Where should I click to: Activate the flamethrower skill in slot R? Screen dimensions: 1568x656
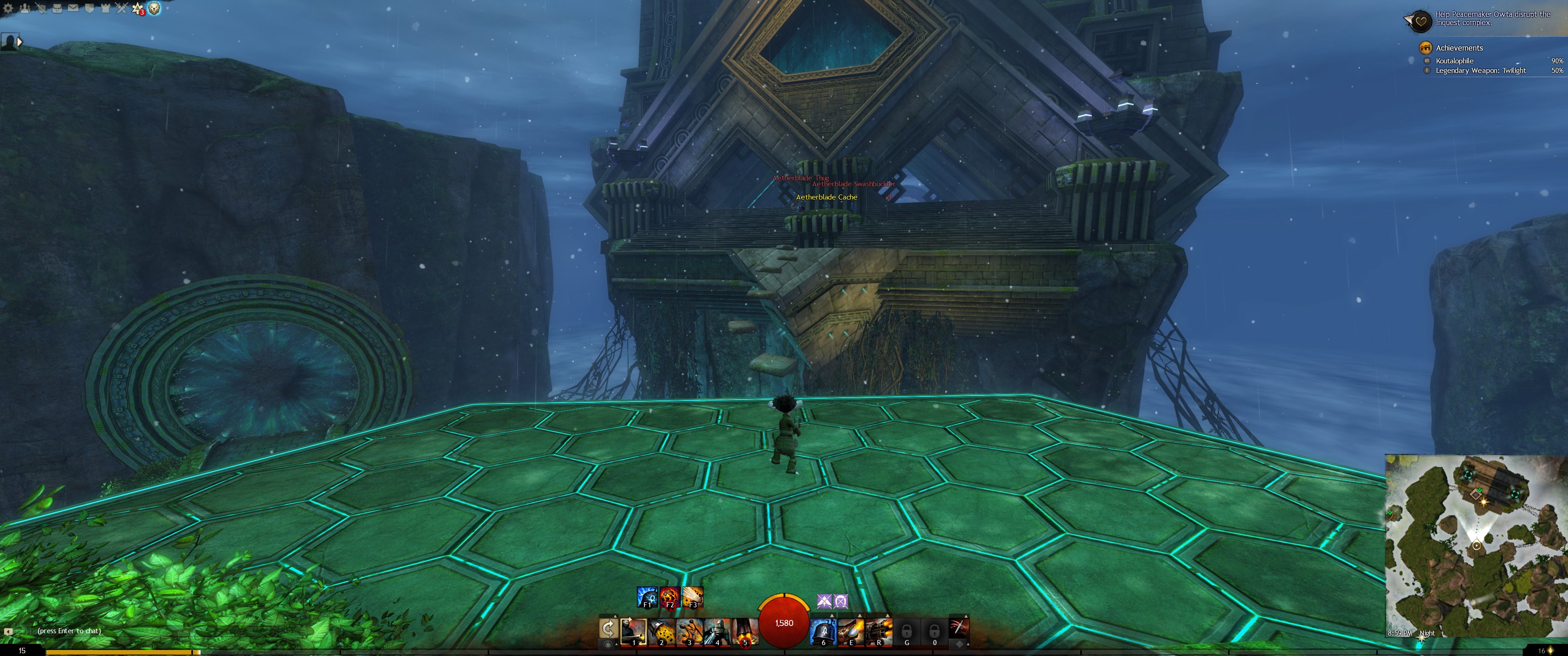tap(878, 631)
